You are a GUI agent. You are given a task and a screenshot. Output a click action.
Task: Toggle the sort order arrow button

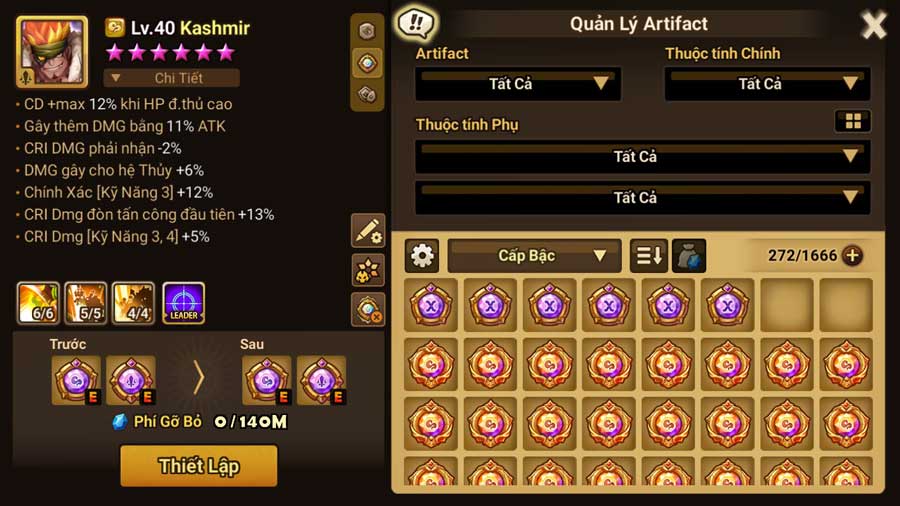click(648, 256)
